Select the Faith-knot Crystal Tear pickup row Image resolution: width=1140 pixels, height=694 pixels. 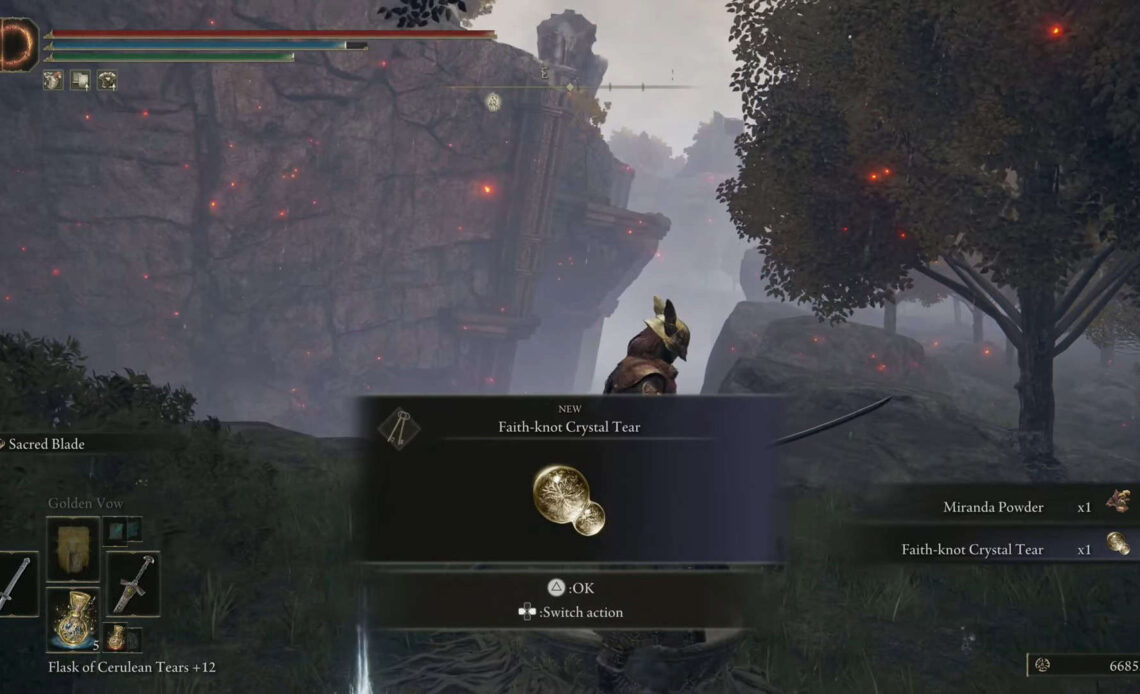[1000, 549]
